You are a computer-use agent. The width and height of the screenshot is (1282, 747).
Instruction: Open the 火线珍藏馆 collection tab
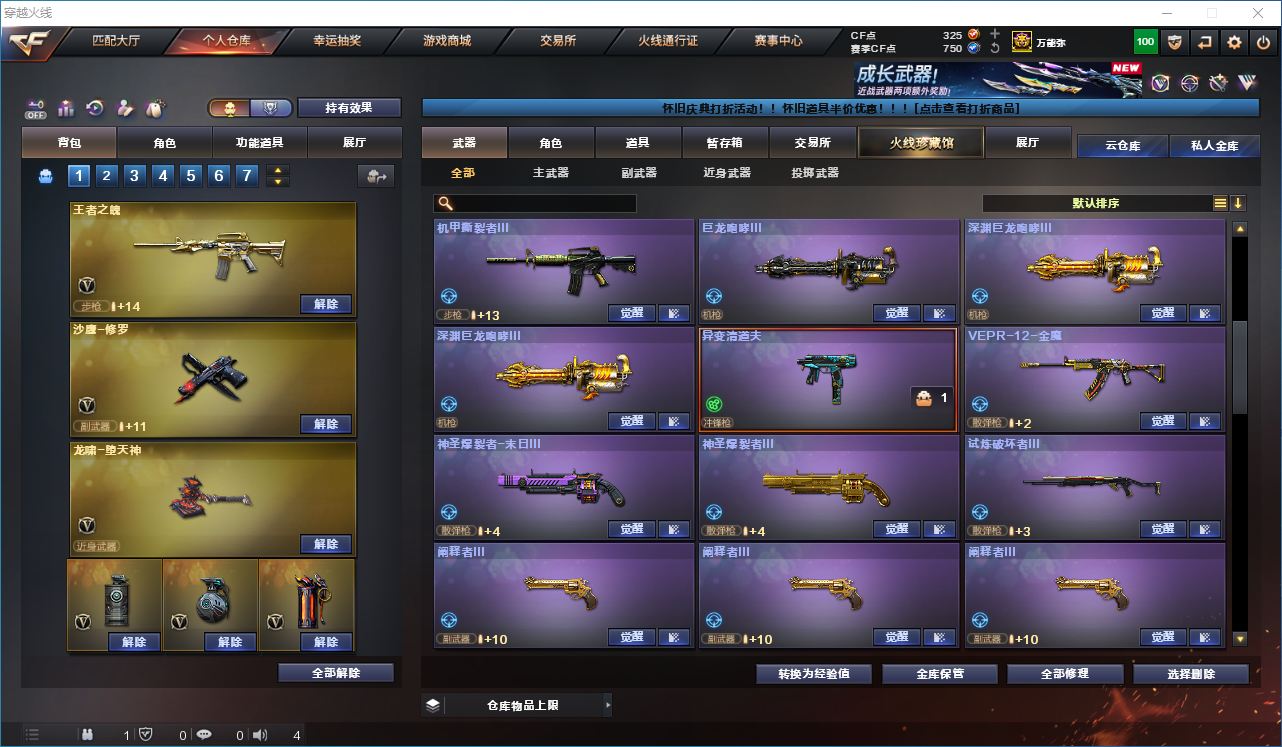pos(921,143)
